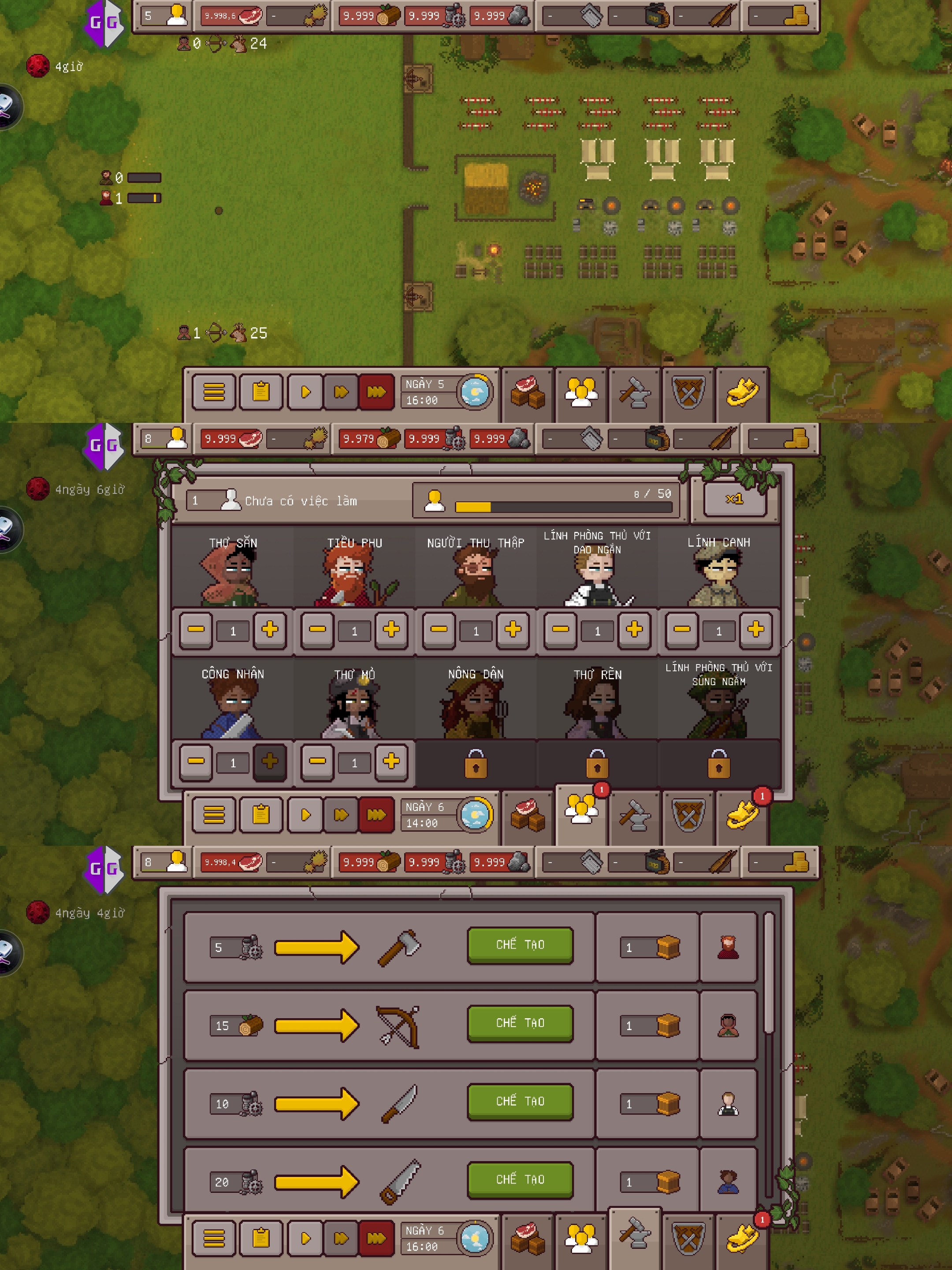Increase the Lính Canh guard count
Image resolution: width=952 pixels, height=1270 pixels.
point(755,629)
